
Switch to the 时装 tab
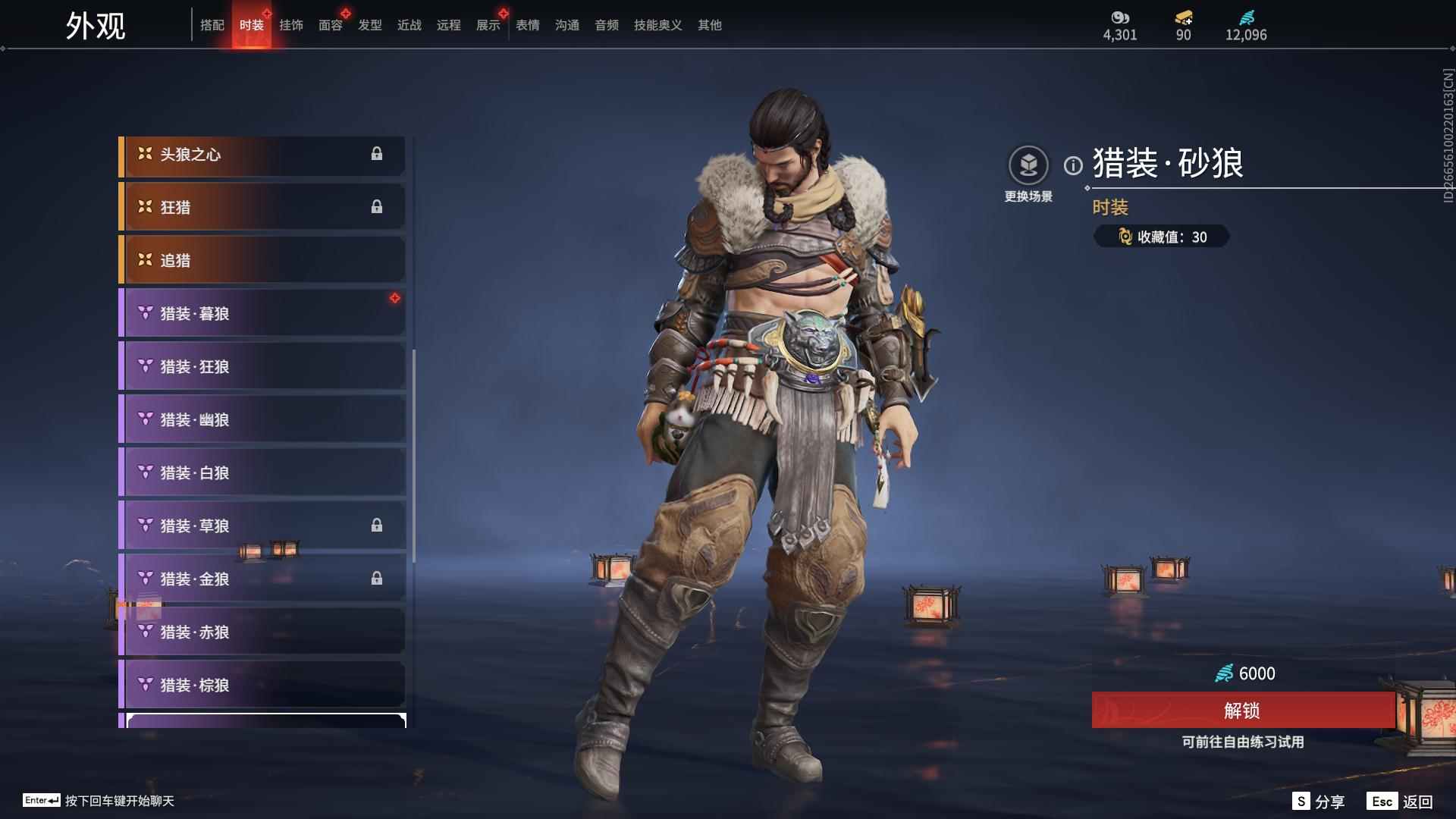coord(252,25)
